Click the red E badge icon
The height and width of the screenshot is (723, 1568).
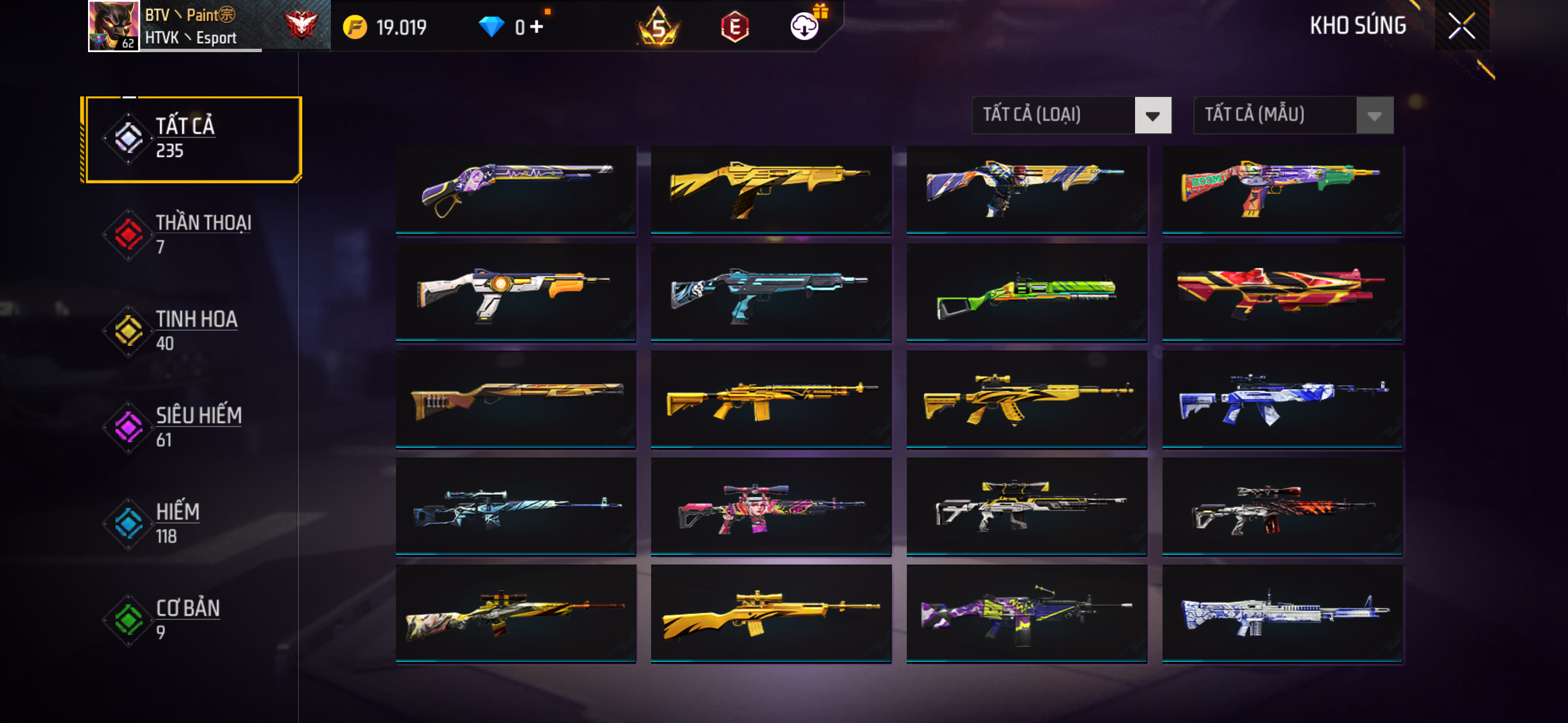coord(734,27)
